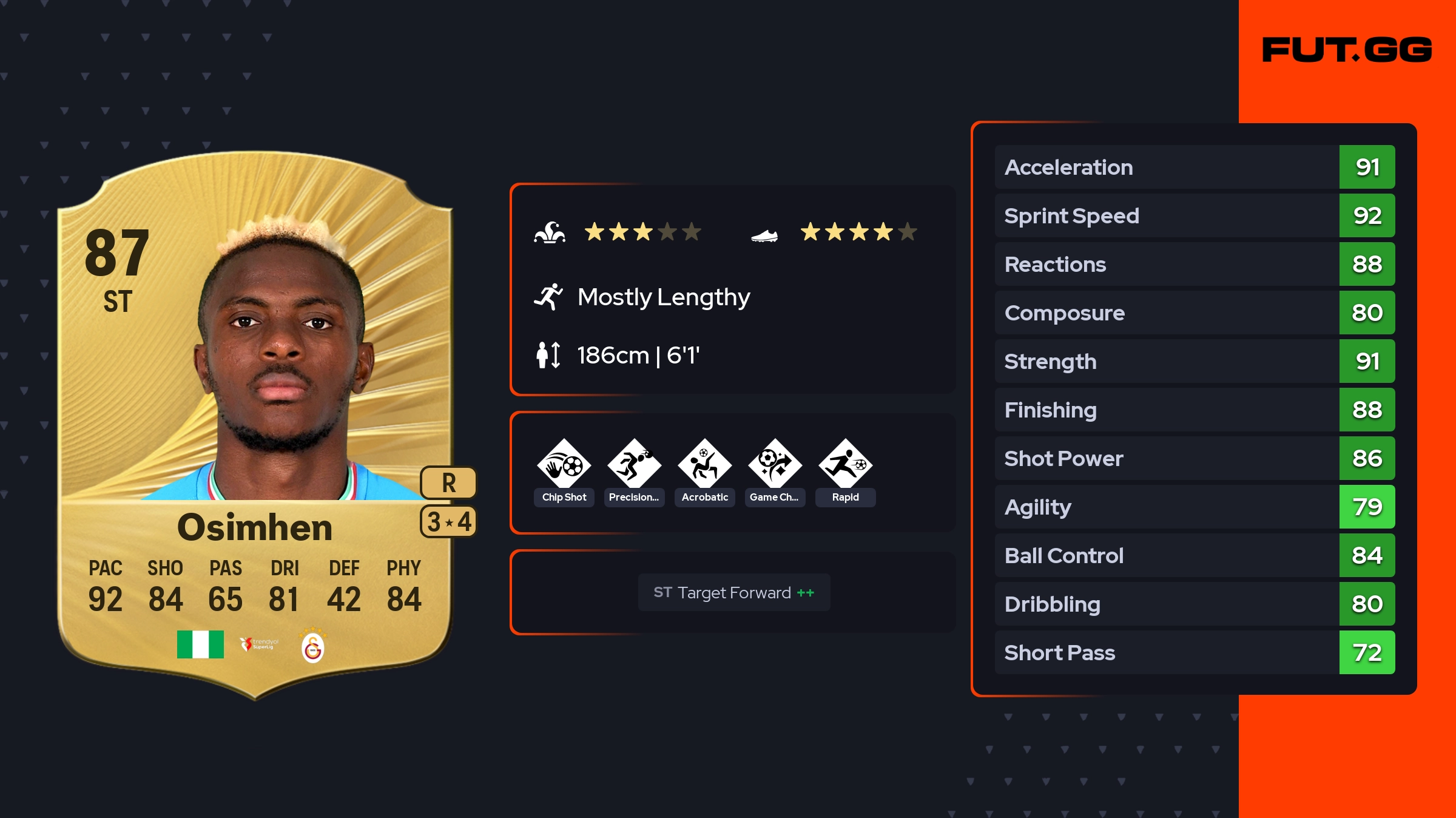
Task: Select the Precision playstyle icon
Action: click(634, 465)
